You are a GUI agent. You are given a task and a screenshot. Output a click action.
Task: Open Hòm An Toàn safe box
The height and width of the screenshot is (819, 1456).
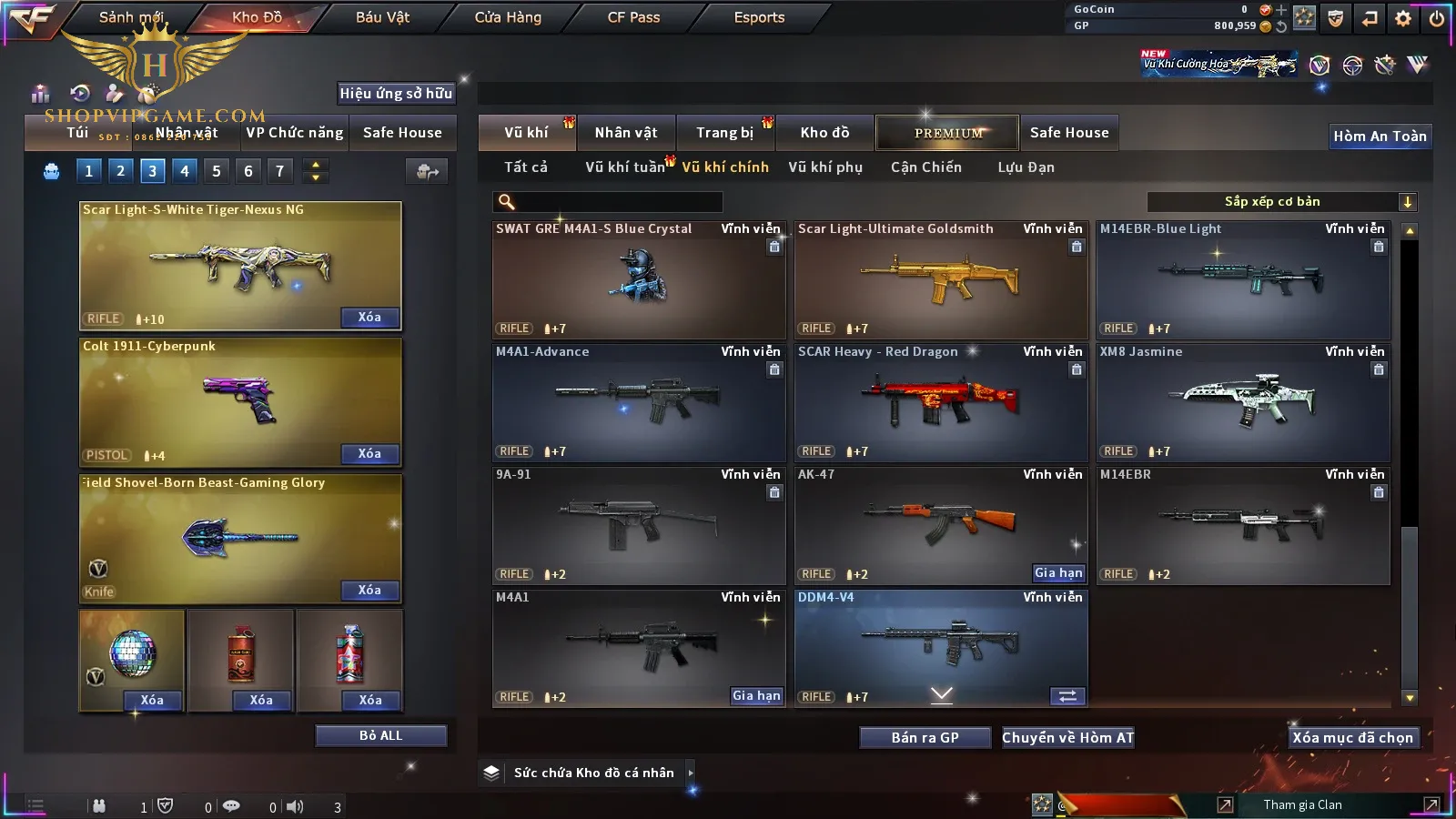tap(1380, 136)
